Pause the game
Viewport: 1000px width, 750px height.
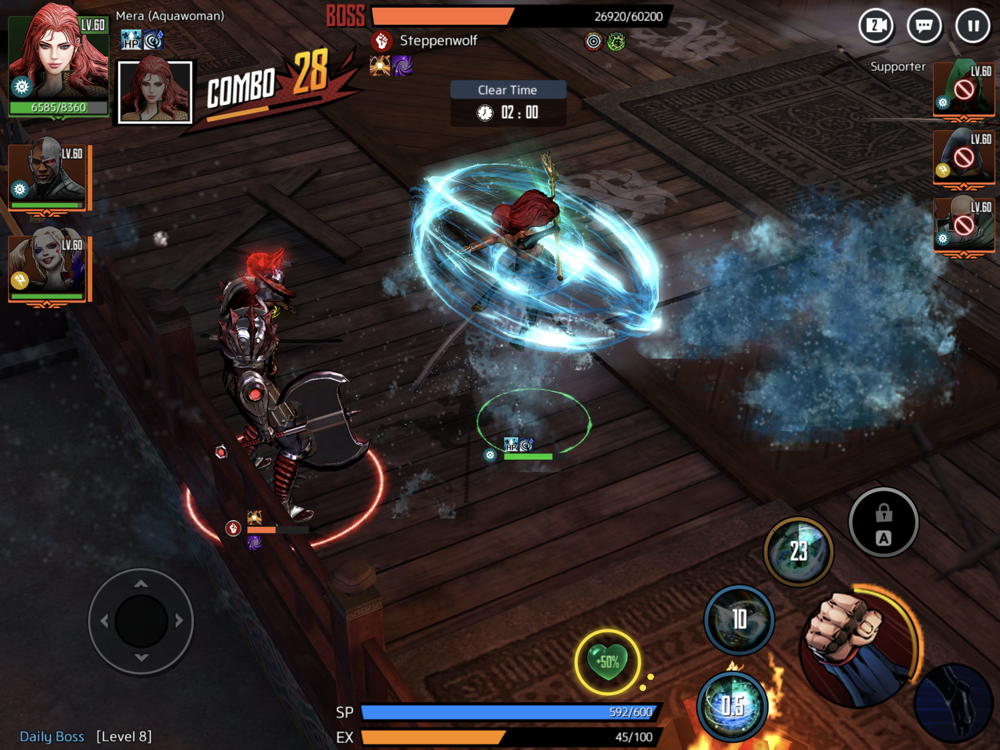pyautogui.click(x=972, y=26)
